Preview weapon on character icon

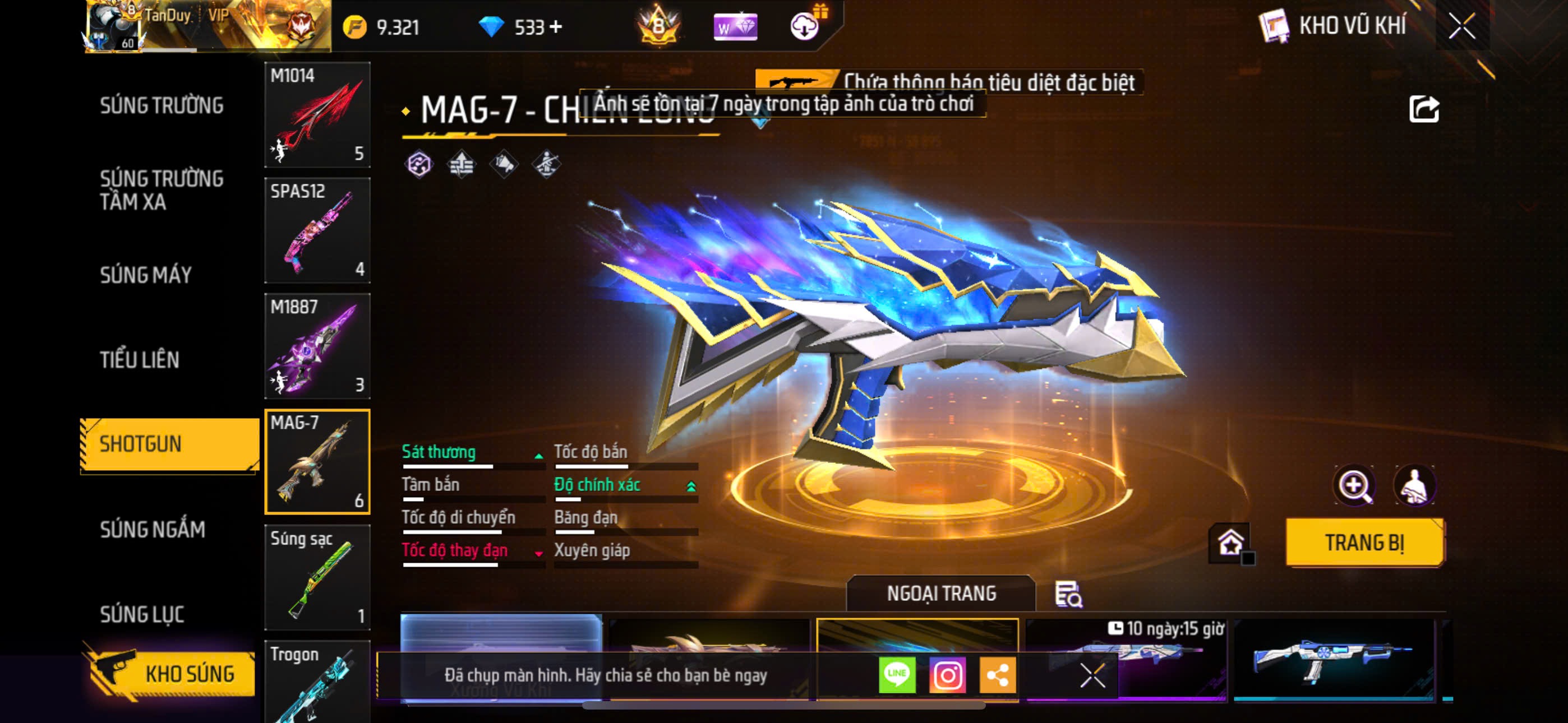pyautogui.click(x=1414, y=486)
